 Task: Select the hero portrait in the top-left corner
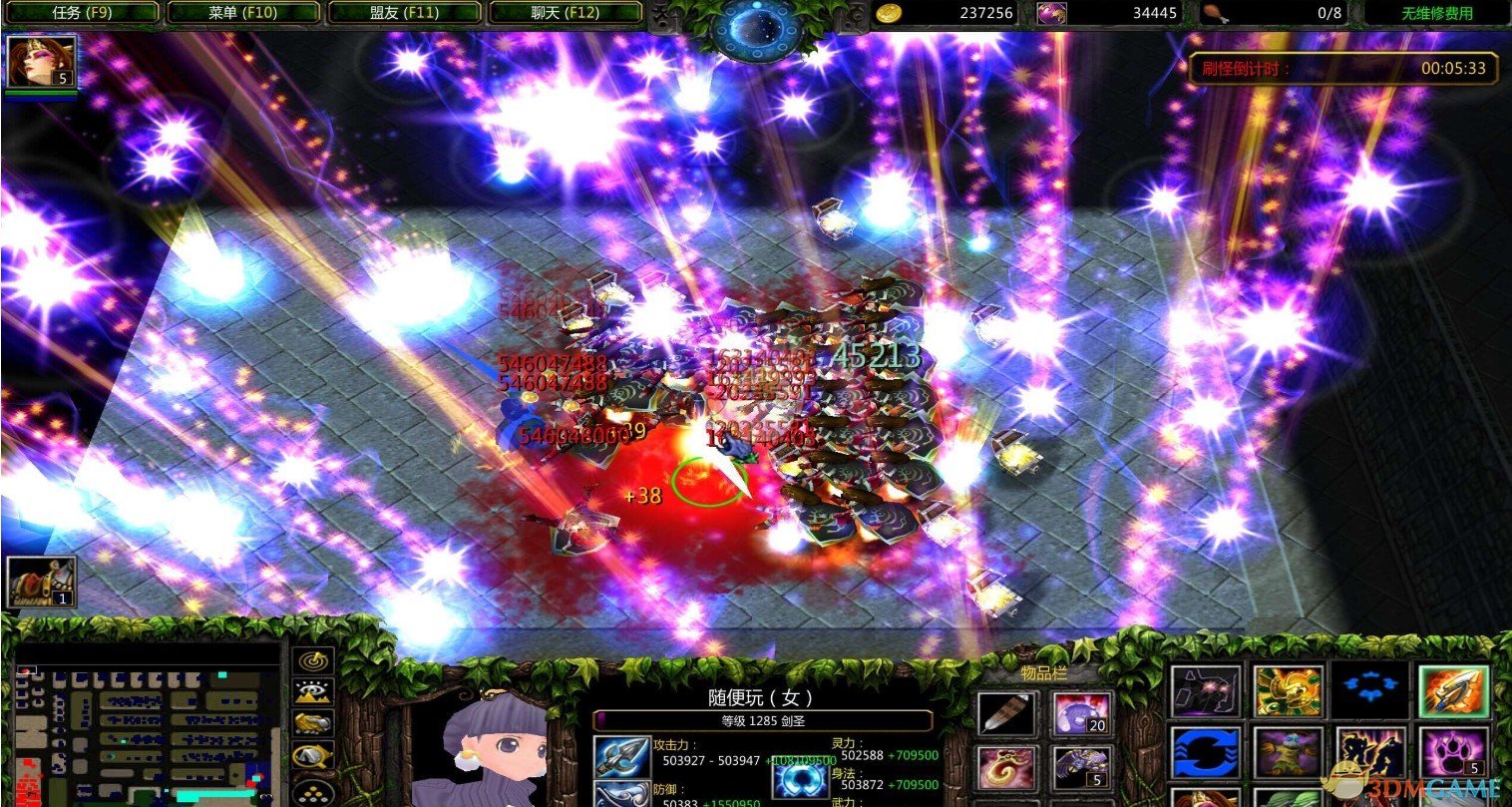pyautogui.click(x=40, y=60)
